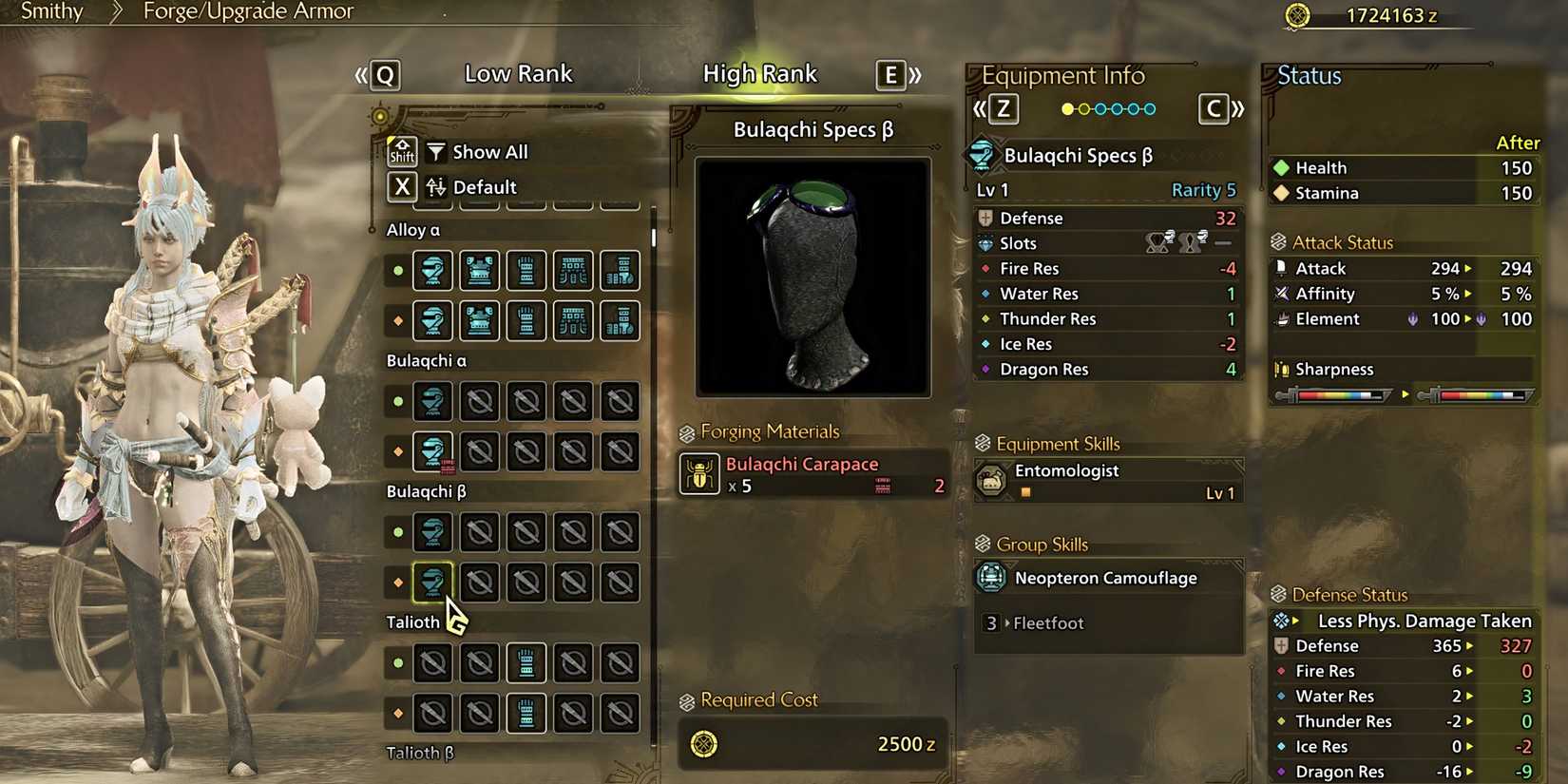Go back an equipment page with Z arrow
This screenshot has height=784, width=1568.
click(1000, 108)
